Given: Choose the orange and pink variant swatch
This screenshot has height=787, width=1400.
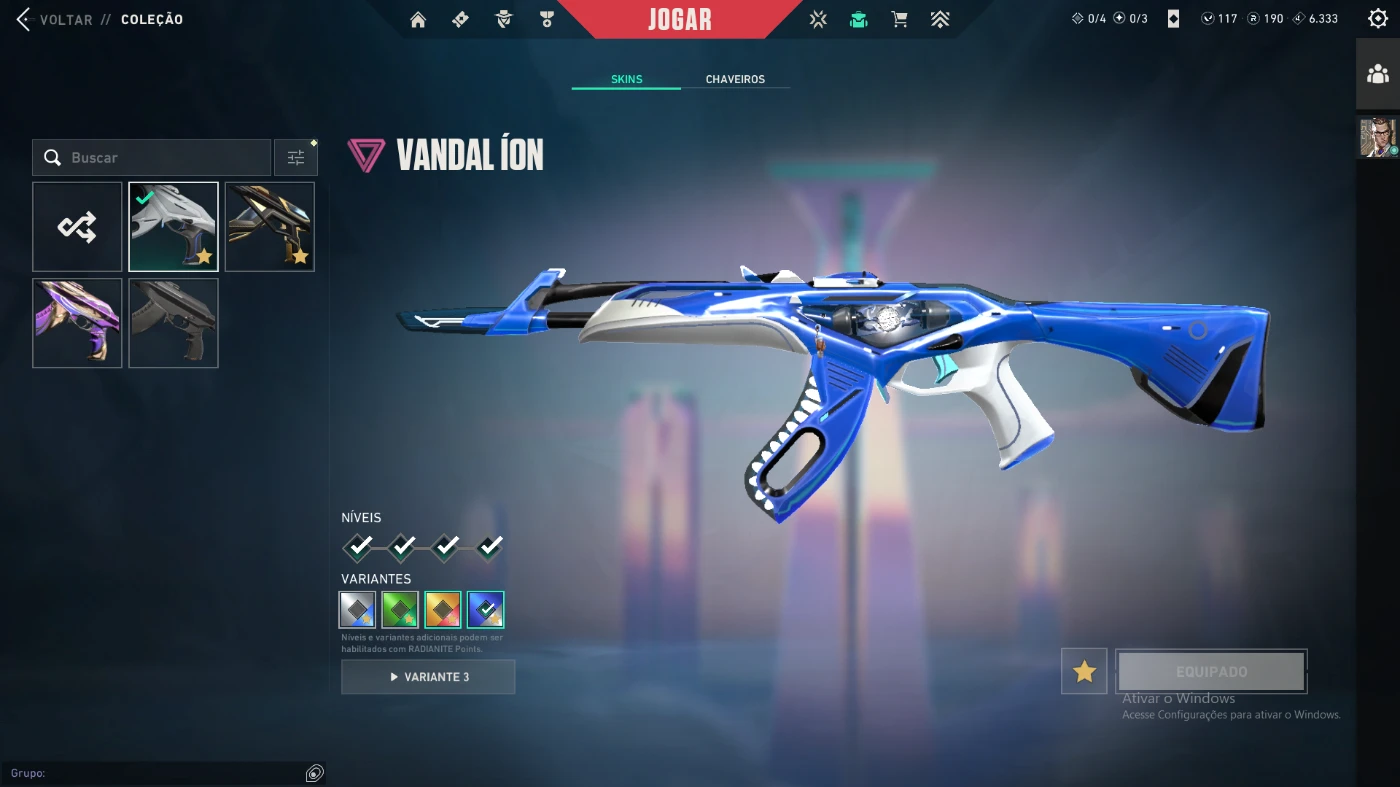Looking at the screenshot, I should (x=443, y=610).
